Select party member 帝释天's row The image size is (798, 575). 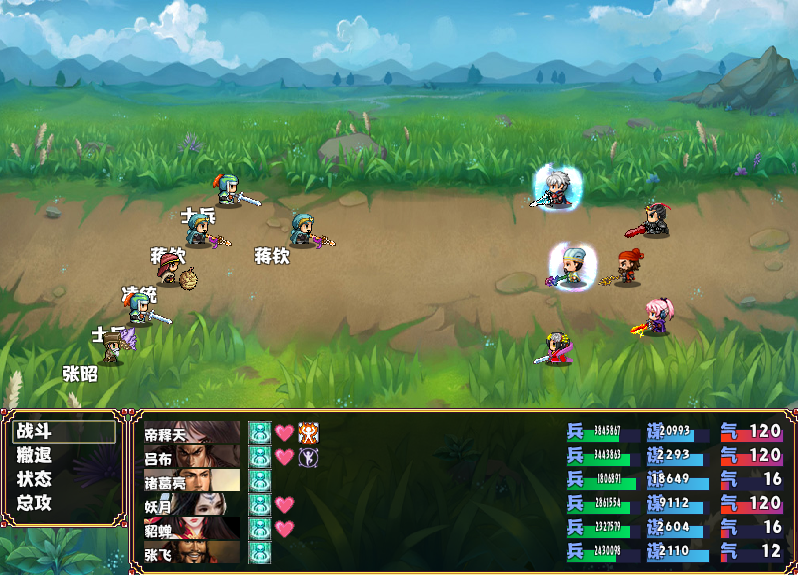coord(192,433)
